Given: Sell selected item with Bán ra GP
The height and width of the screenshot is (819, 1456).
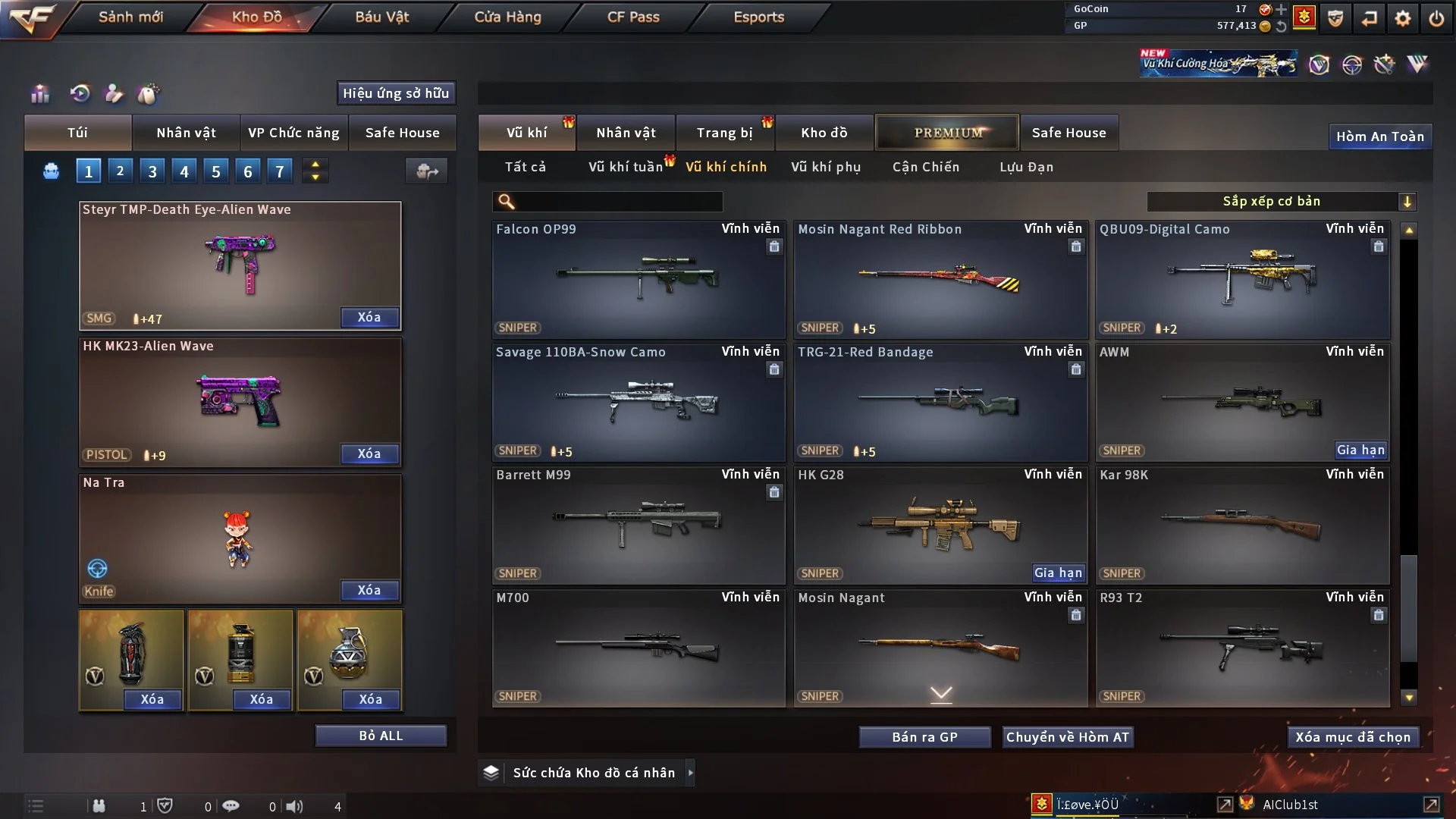Looking at the screenshot, I should click(x=924, y=737).
